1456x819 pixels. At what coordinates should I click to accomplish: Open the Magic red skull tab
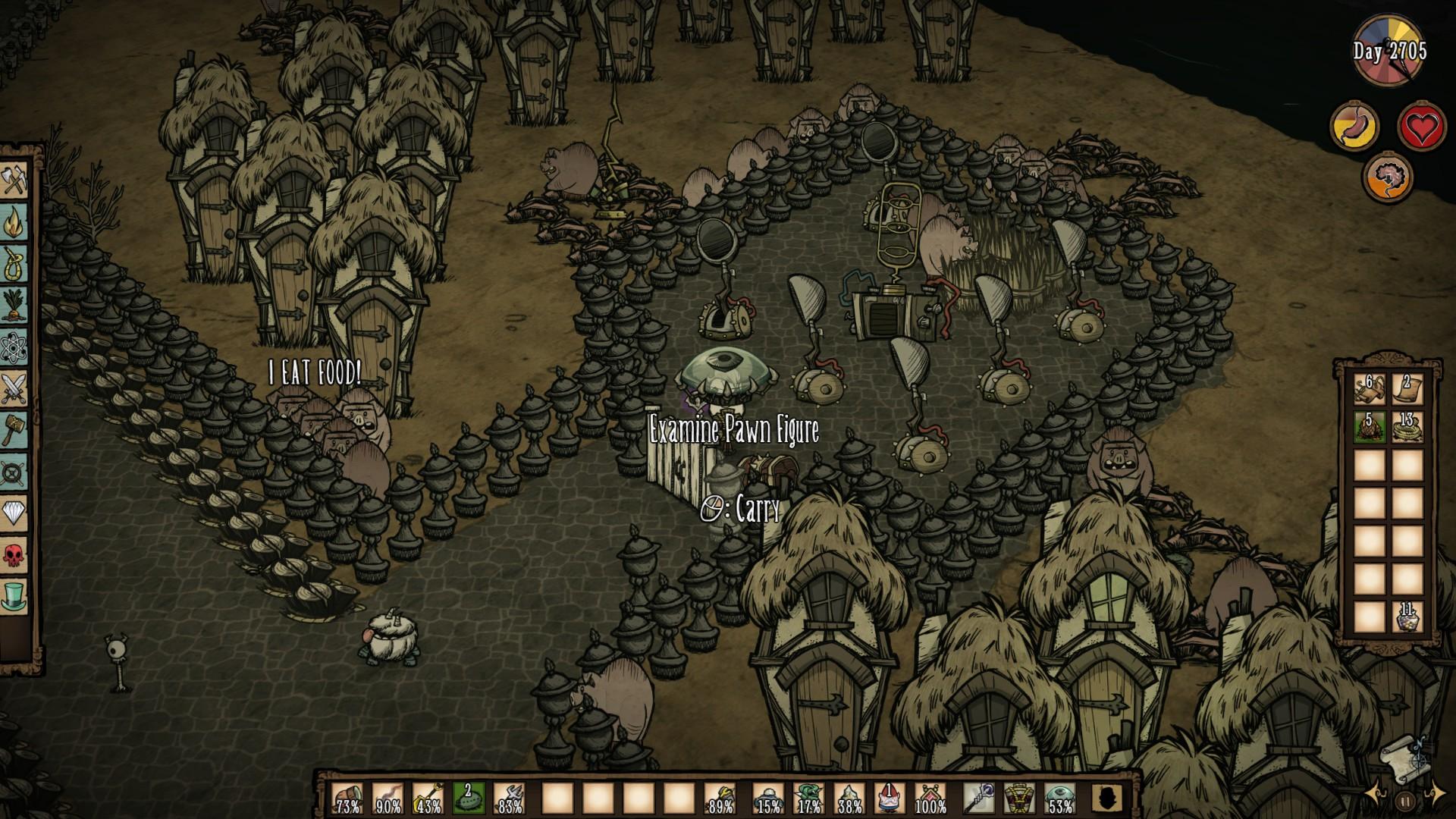[14, 554]
